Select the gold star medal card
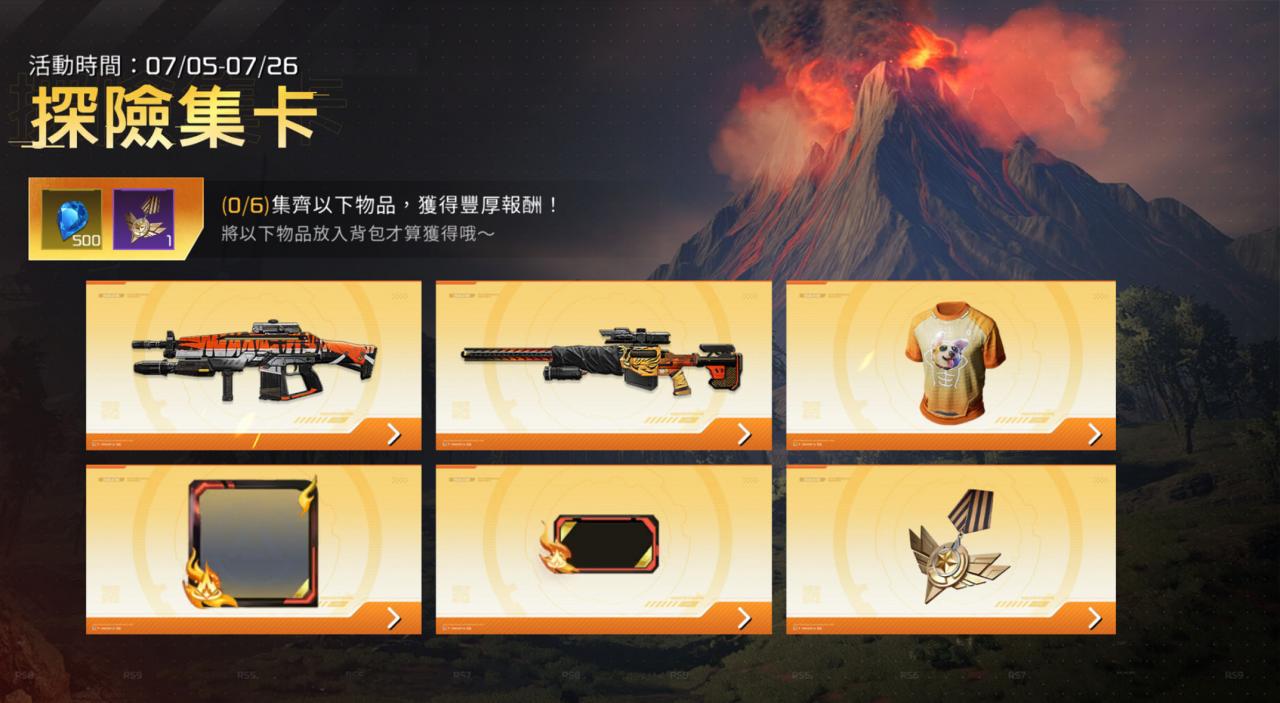The width and height of the screenshot is (1280, 703). point(950,549)
